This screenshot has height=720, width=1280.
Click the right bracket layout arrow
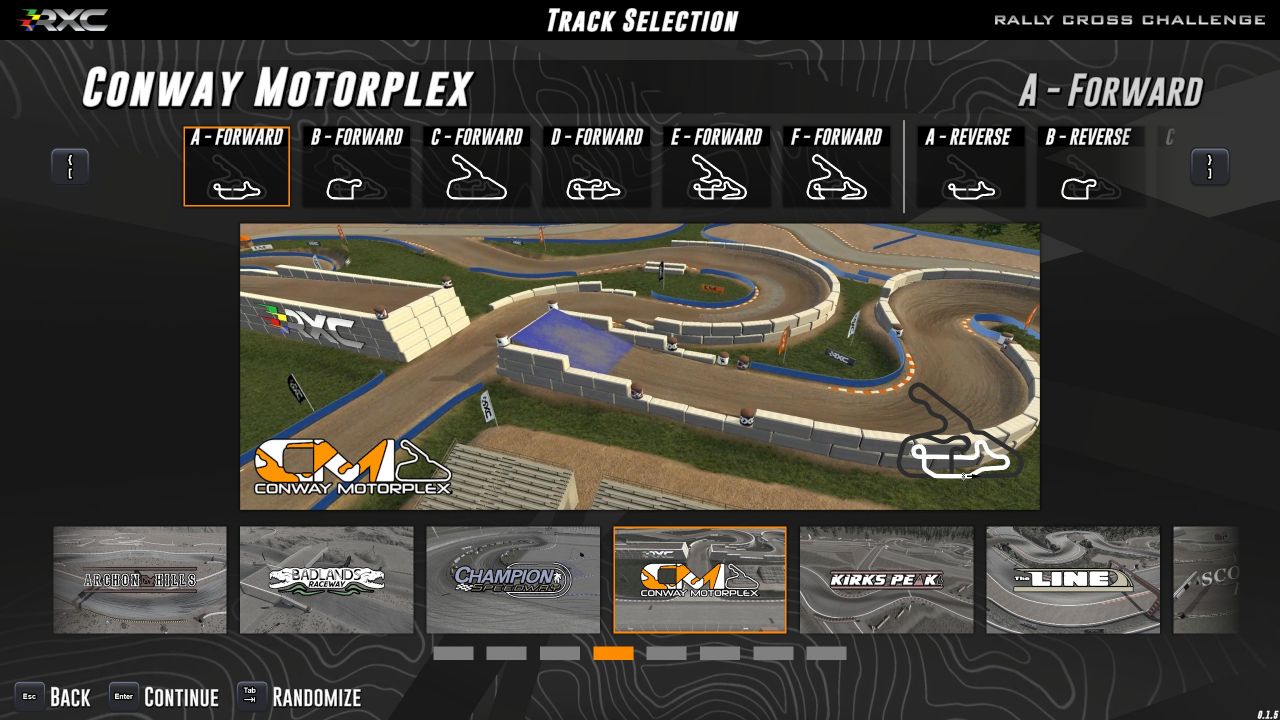1209,166
